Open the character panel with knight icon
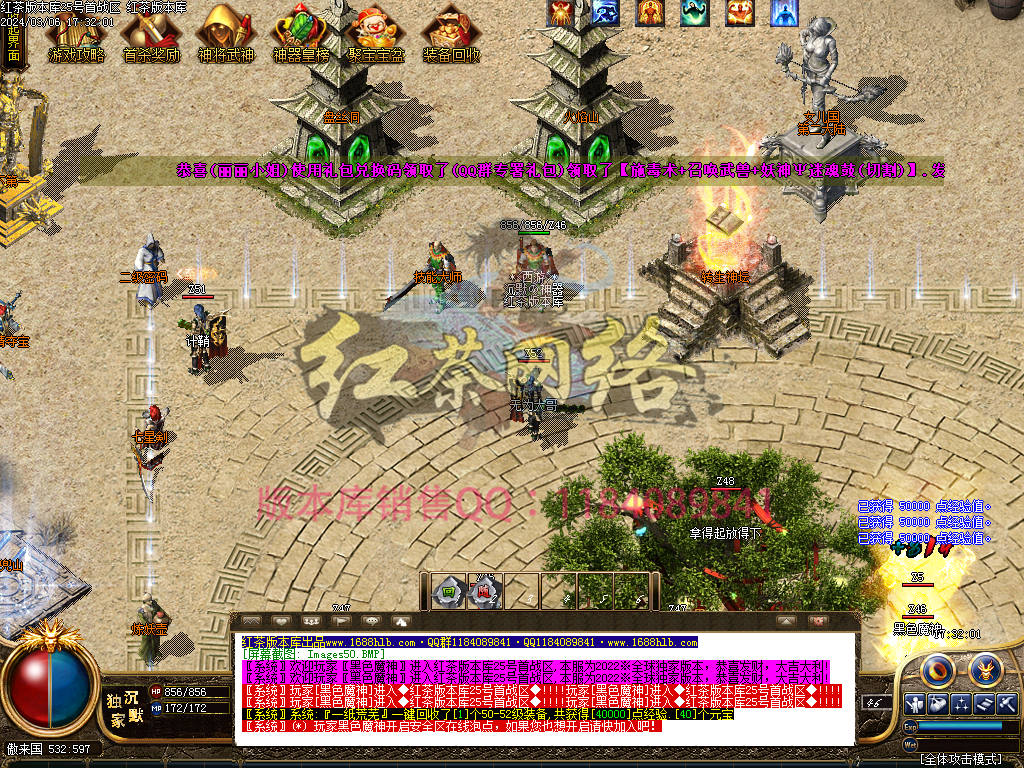This screenshot has height=768, width=1024. (x=914, y=704)
